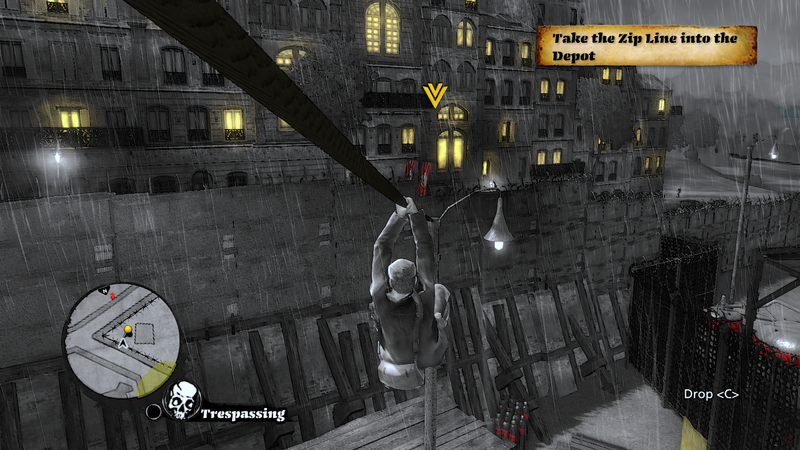Click the circular minimap
This screenshot has height=450, width=800.
tap(122, 336)
